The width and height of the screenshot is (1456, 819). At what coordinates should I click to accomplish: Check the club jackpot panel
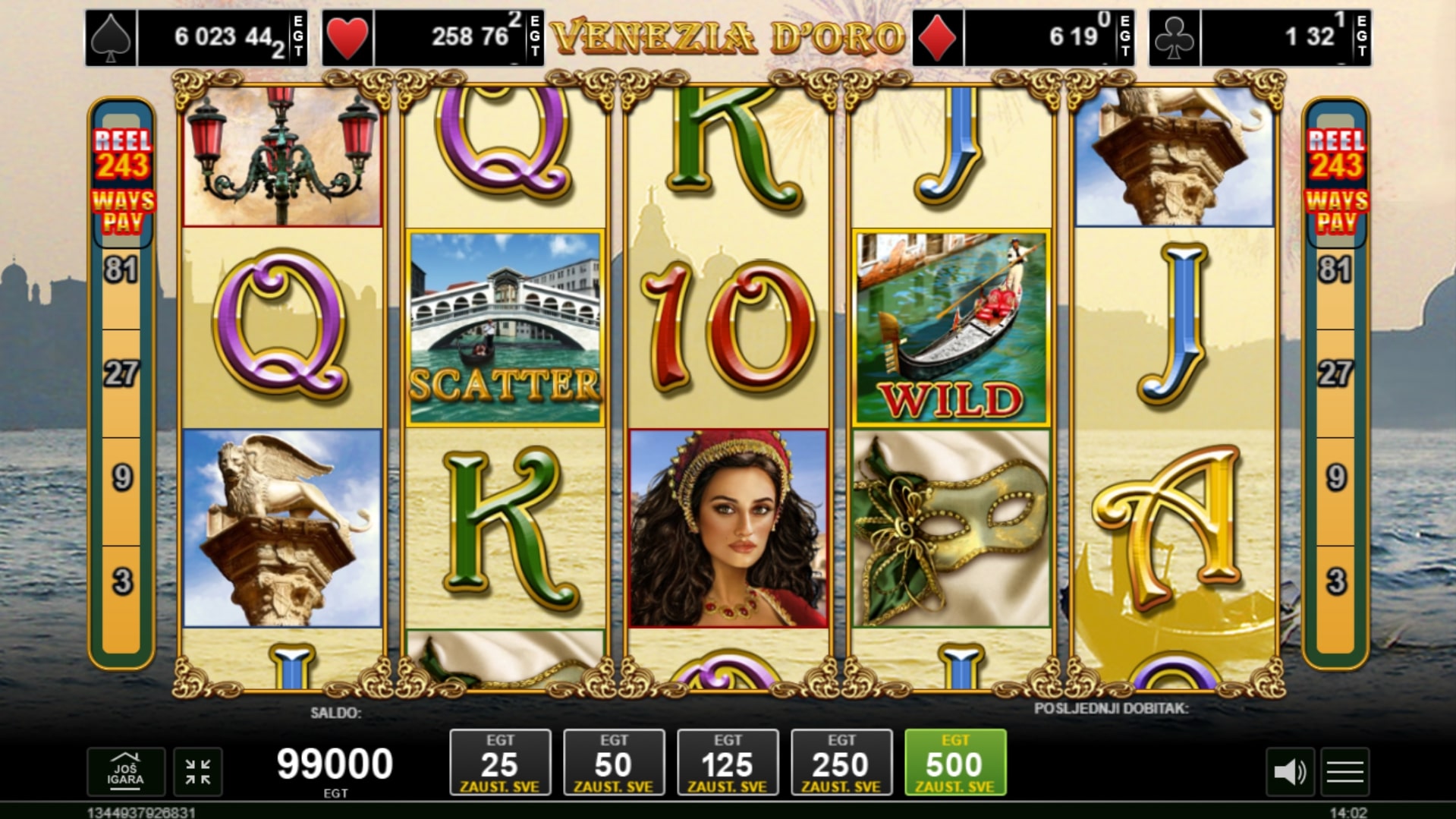(x=1259, y=37)
